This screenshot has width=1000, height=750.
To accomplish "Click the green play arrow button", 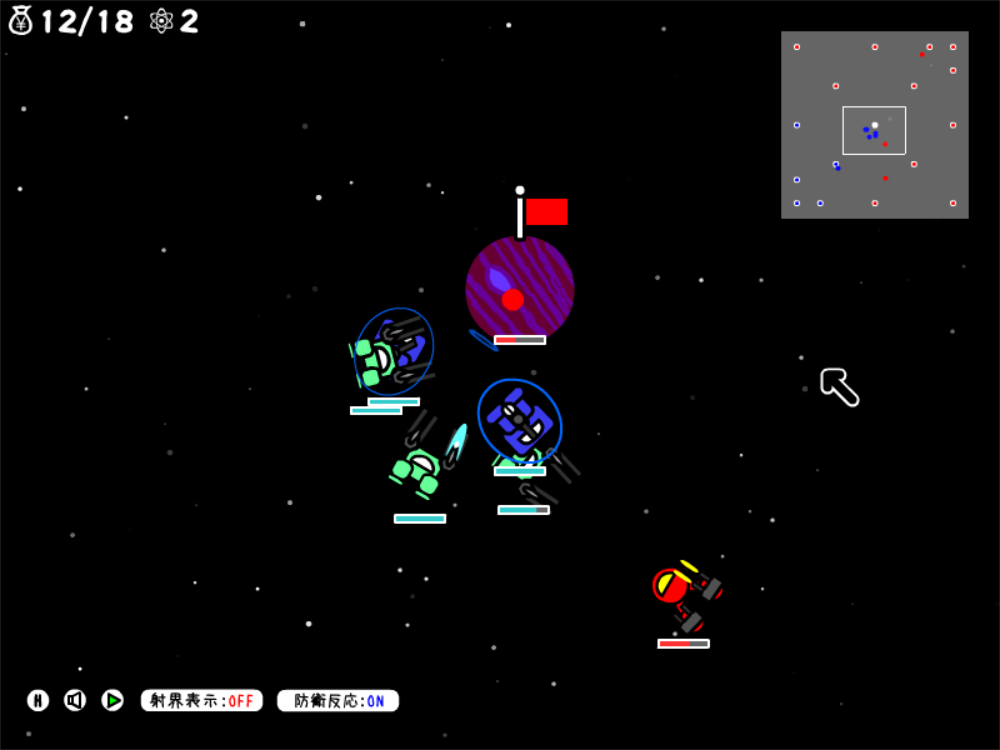I will (113, 701).
